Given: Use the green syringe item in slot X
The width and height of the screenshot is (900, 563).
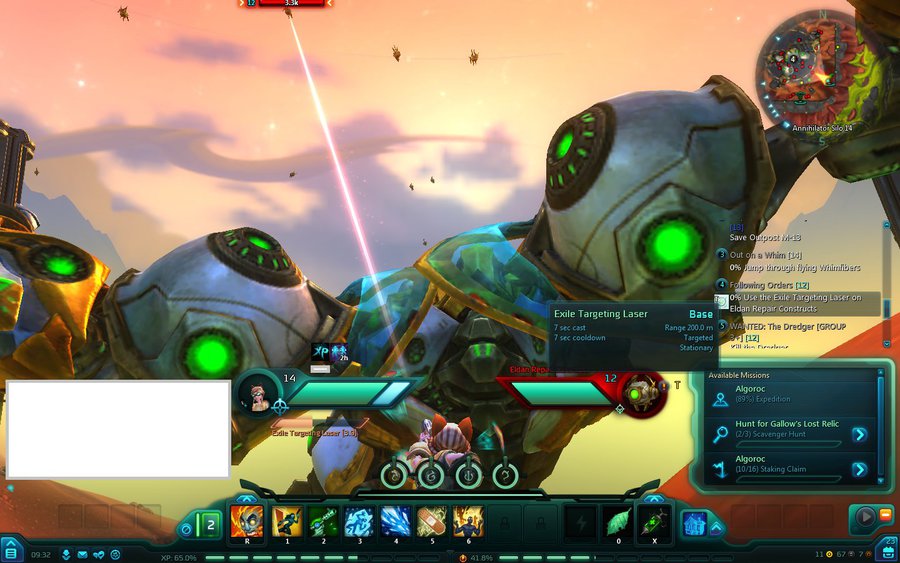Looking at the screenshot, I should [653, 522].
